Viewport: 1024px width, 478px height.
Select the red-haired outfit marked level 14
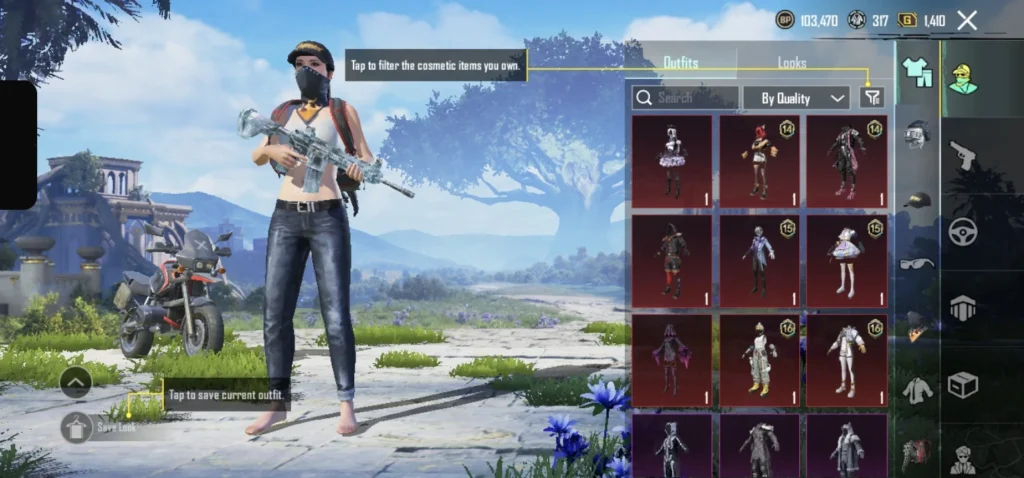(759, 161)
